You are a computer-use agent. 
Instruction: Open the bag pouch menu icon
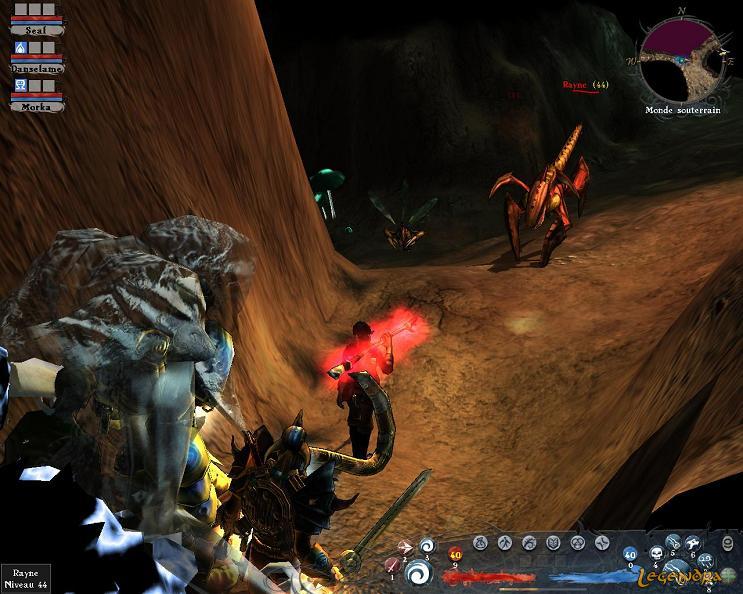[x=480, y=543]
